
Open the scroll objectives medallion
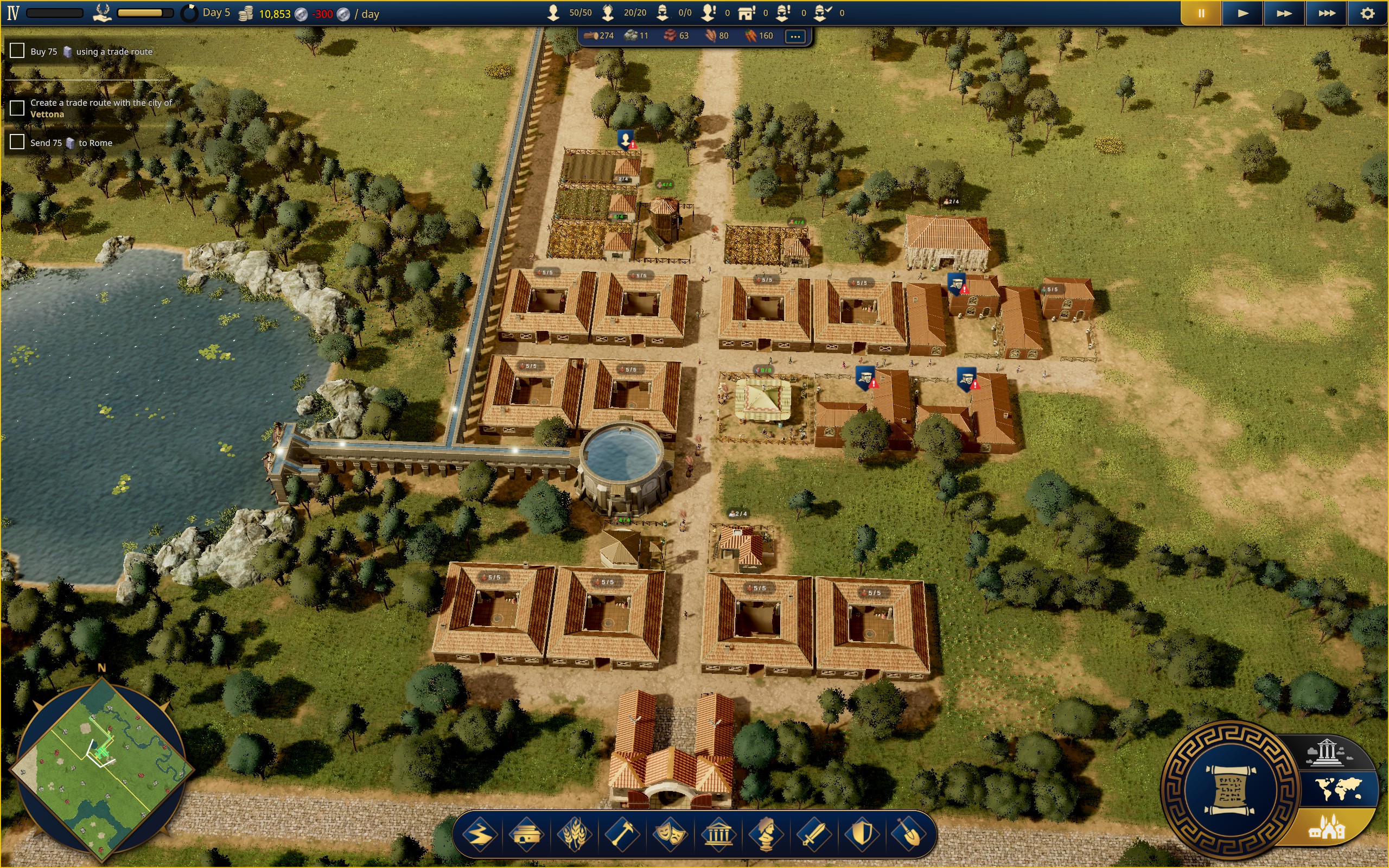click(1230, 790)
